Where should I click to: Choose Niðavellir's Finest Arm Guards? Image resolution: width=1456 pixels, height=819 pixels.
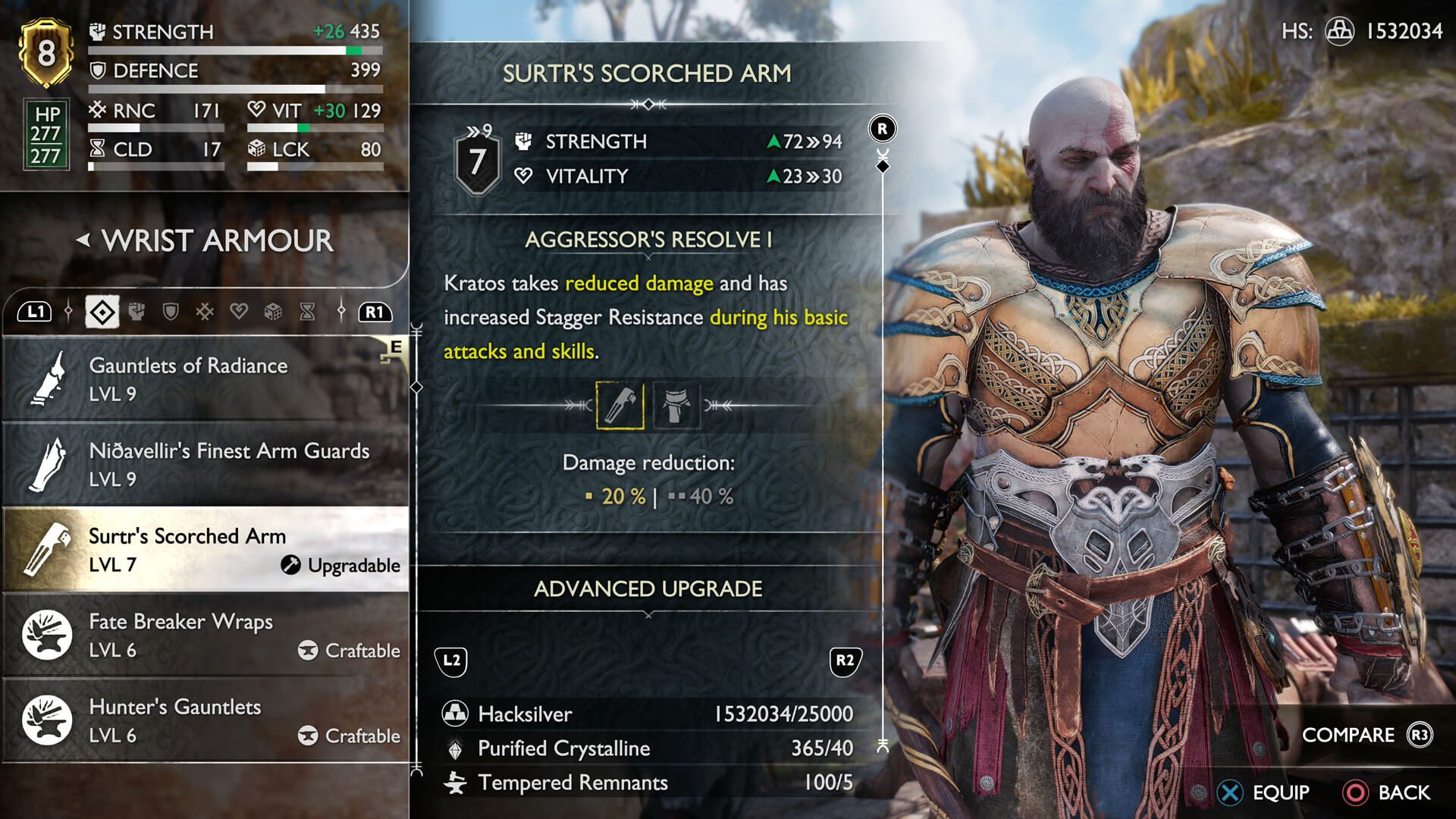point(205,463)
